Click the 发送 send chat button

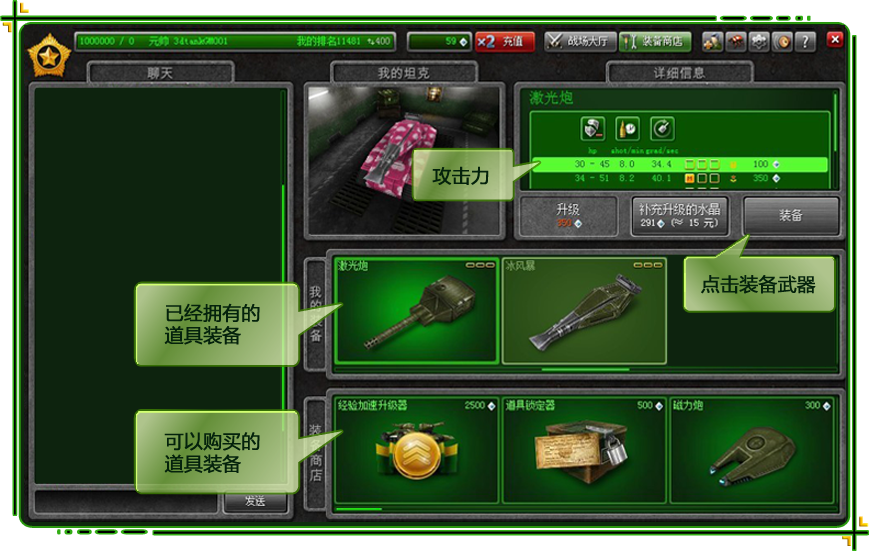click(256, 501)
